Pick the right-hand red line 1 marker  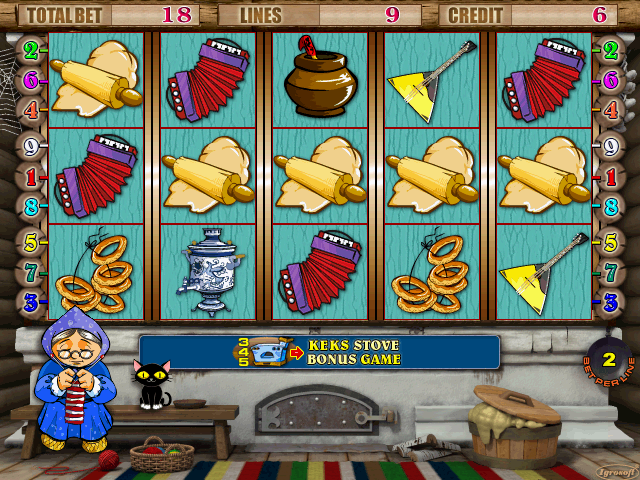pos(610,176)
